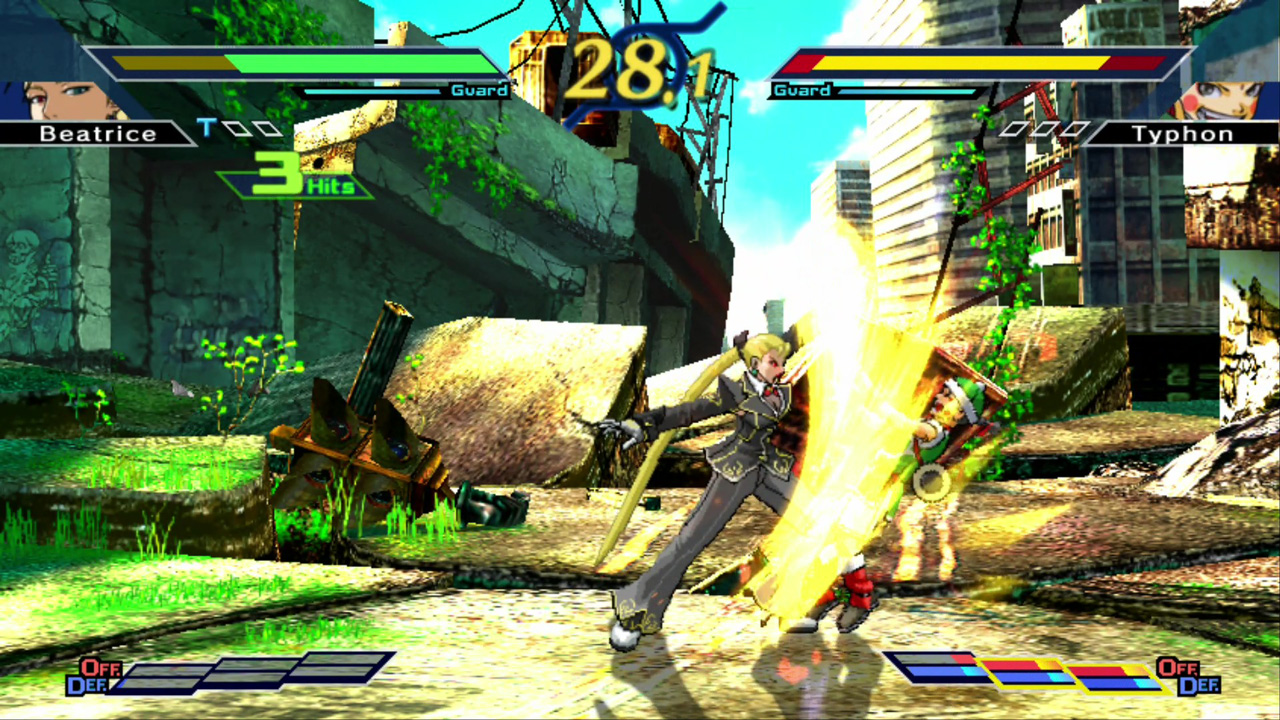This screenshot has height=720, width=1280.
Task: Click the OFF indicator on the bottom right
Action: 1180,668
